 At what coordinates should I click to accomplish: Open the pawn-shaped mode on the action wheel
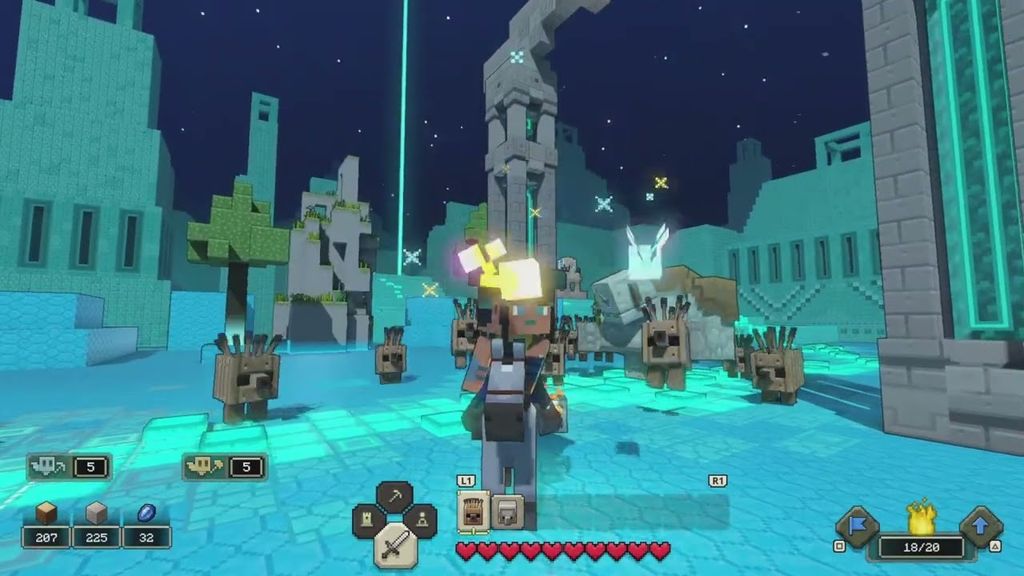tap(420, 521)
